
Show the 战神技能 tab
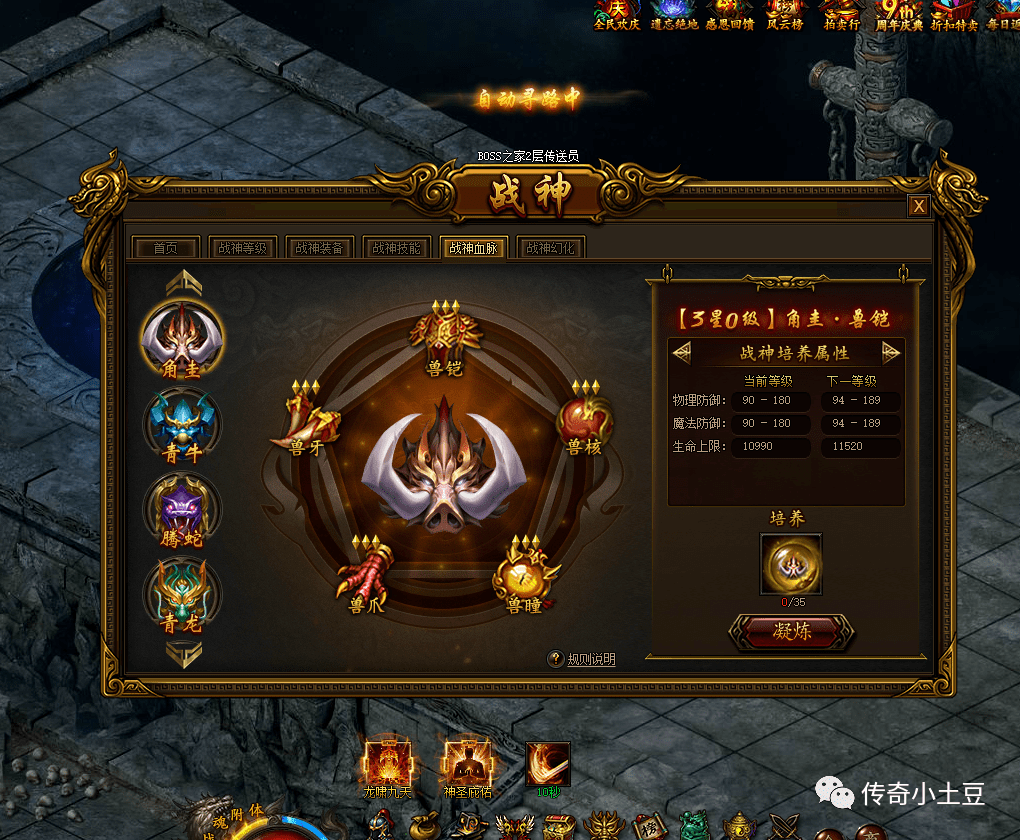397,248
